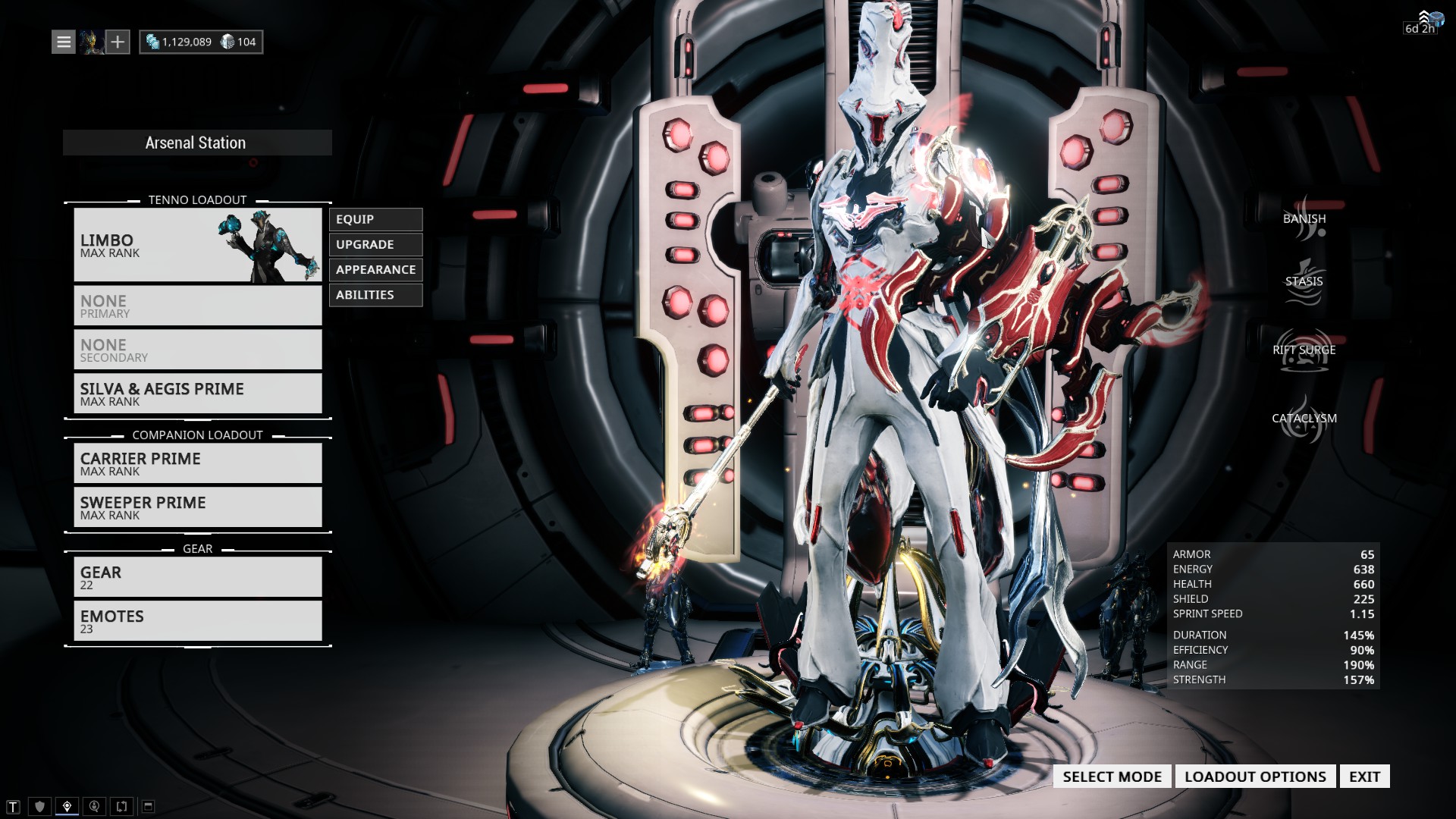
Task: Select the Sweeper Prime companion weapon
Action: click(x=197, y=507)
